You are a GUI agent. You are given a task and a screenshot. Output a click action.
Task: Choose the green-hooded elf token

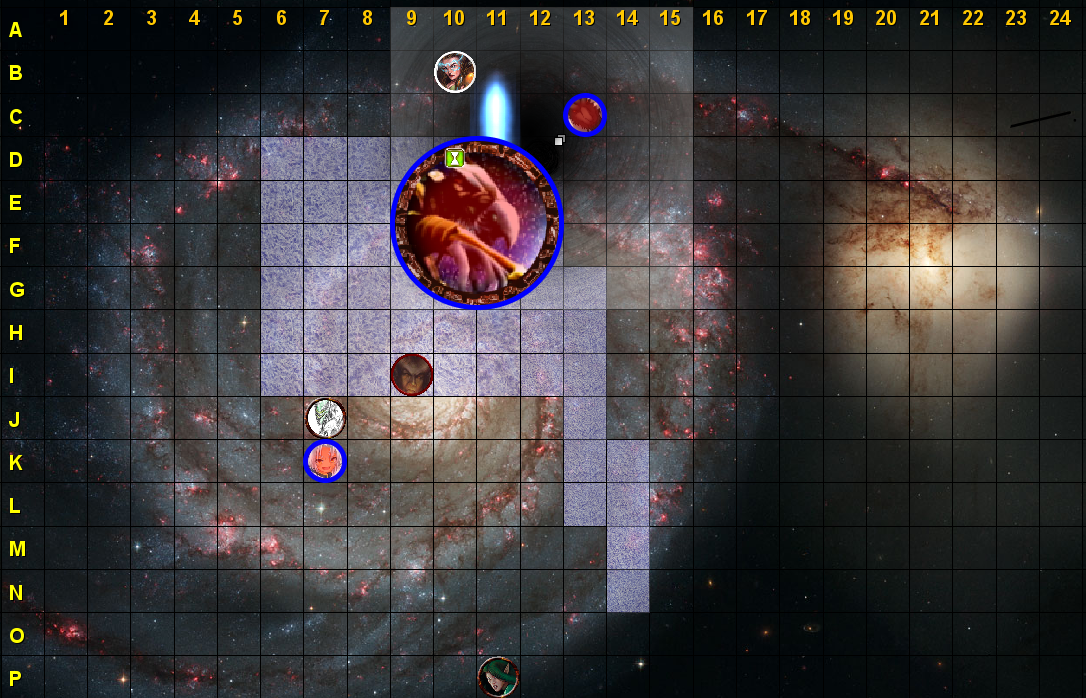[x=498, y=677]
